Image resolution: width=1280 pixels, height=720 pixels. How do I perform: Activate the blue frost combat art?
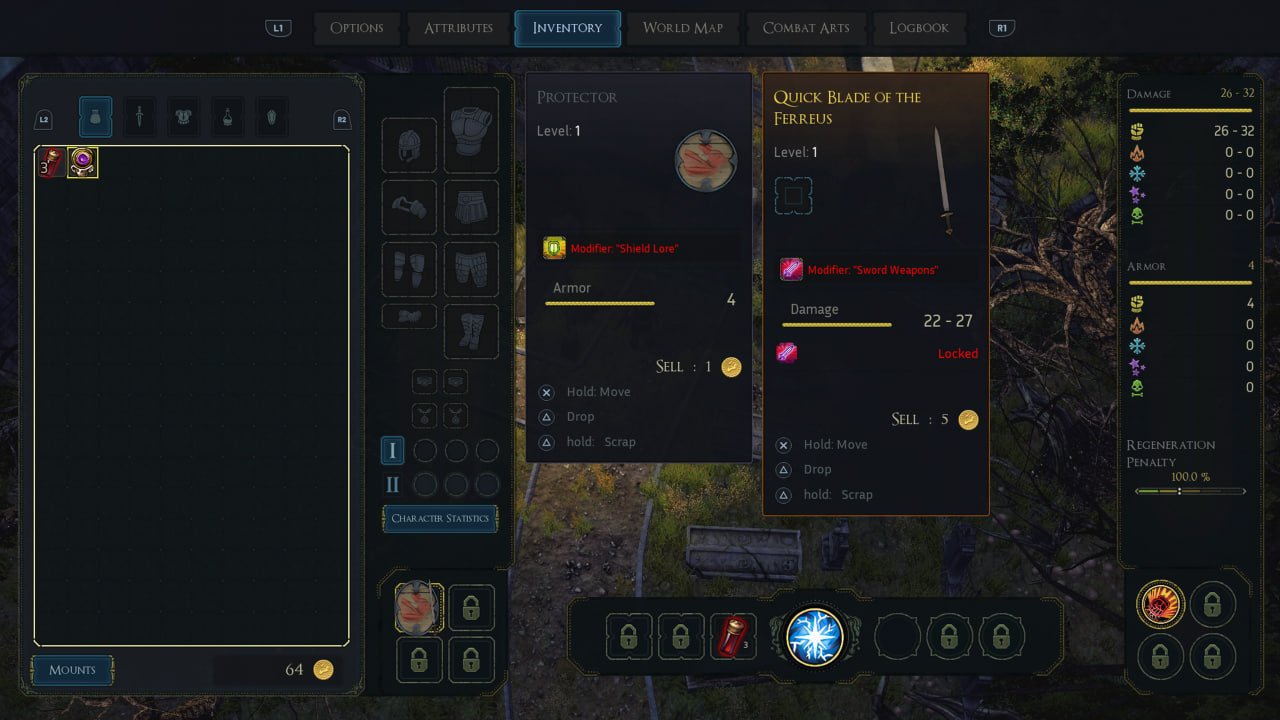point(814,637)
